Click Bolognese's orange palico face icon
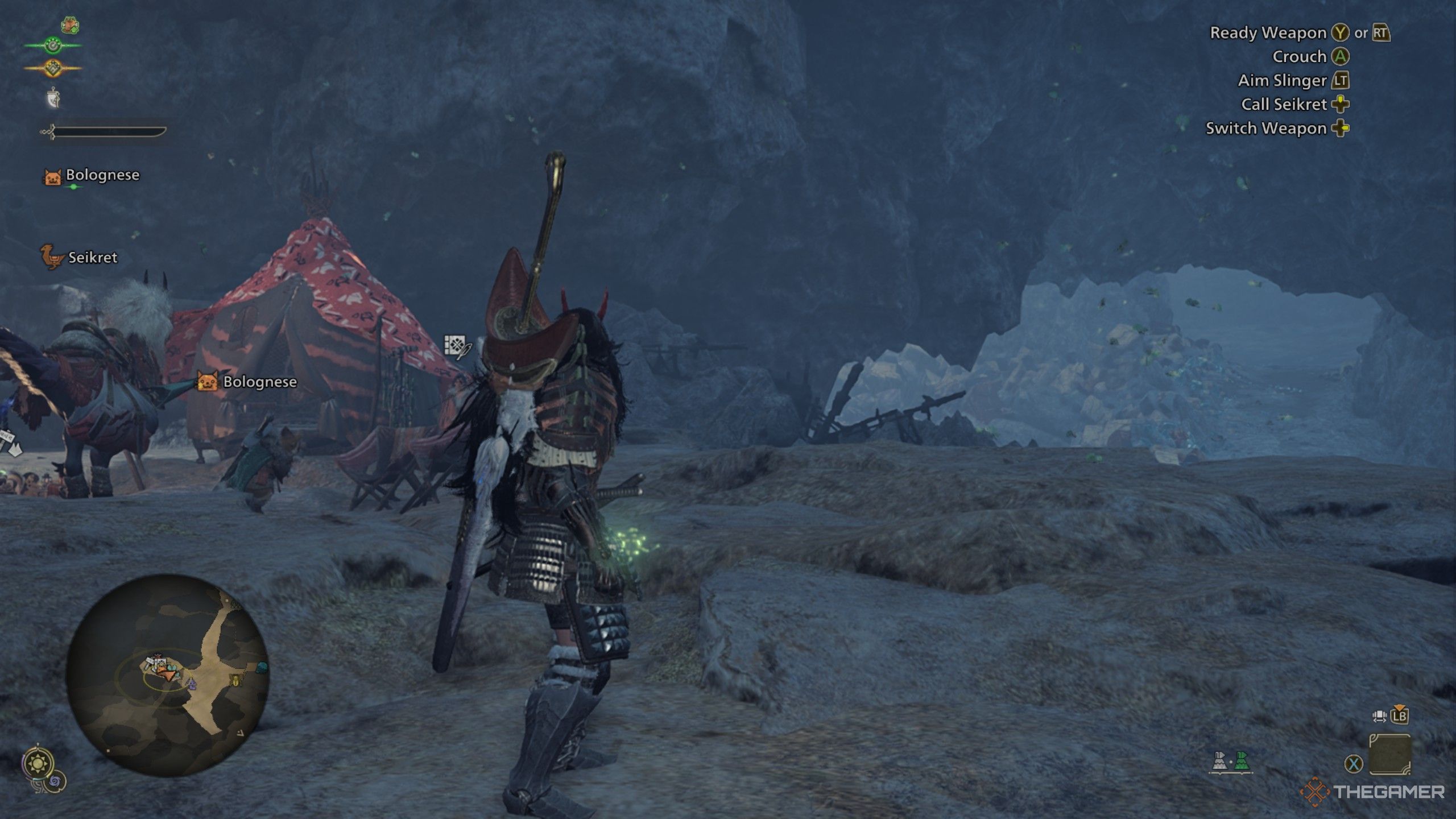This screenshot has height=819, width=1456. (53, 177)
